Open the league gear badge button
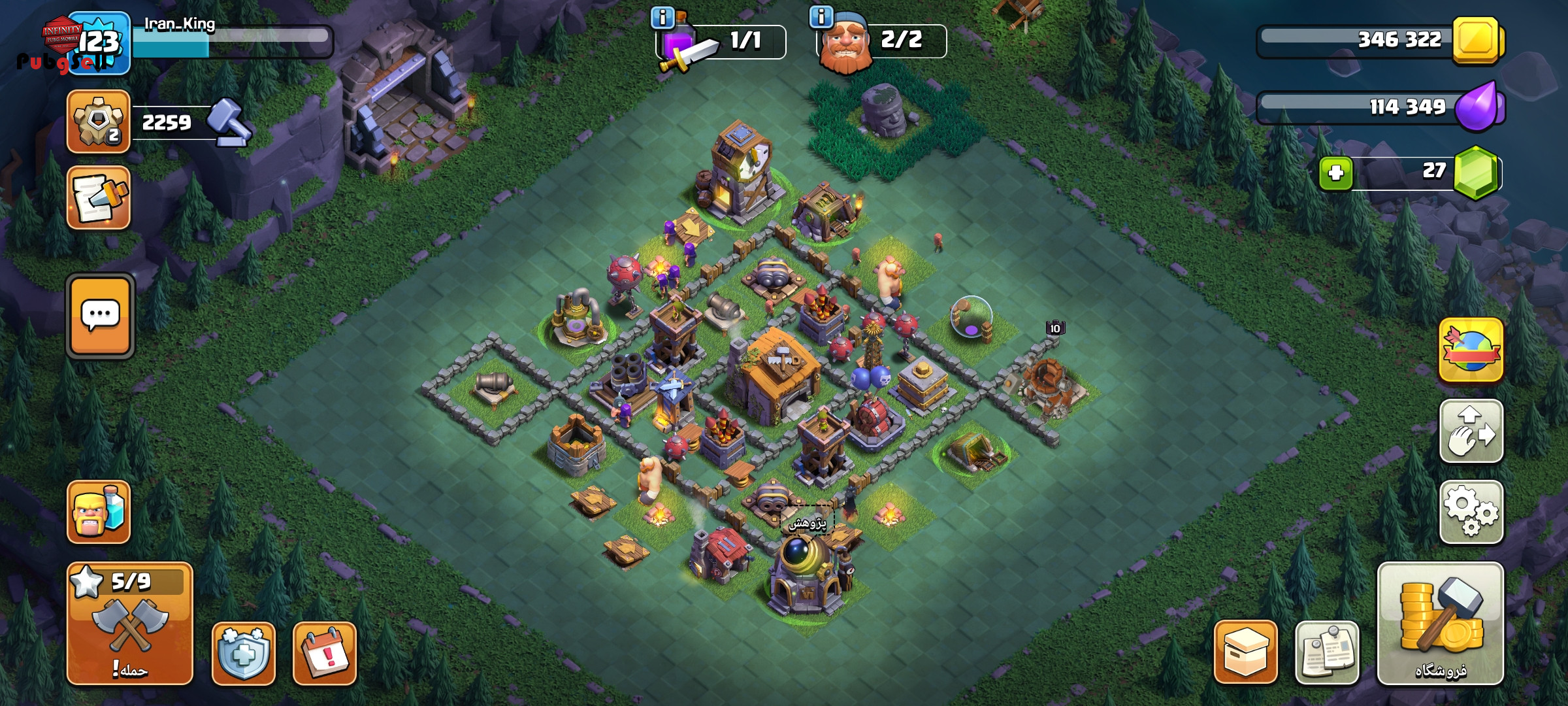Image resolution: width=1568 pixels, height=706 pixels. [99, 122]
